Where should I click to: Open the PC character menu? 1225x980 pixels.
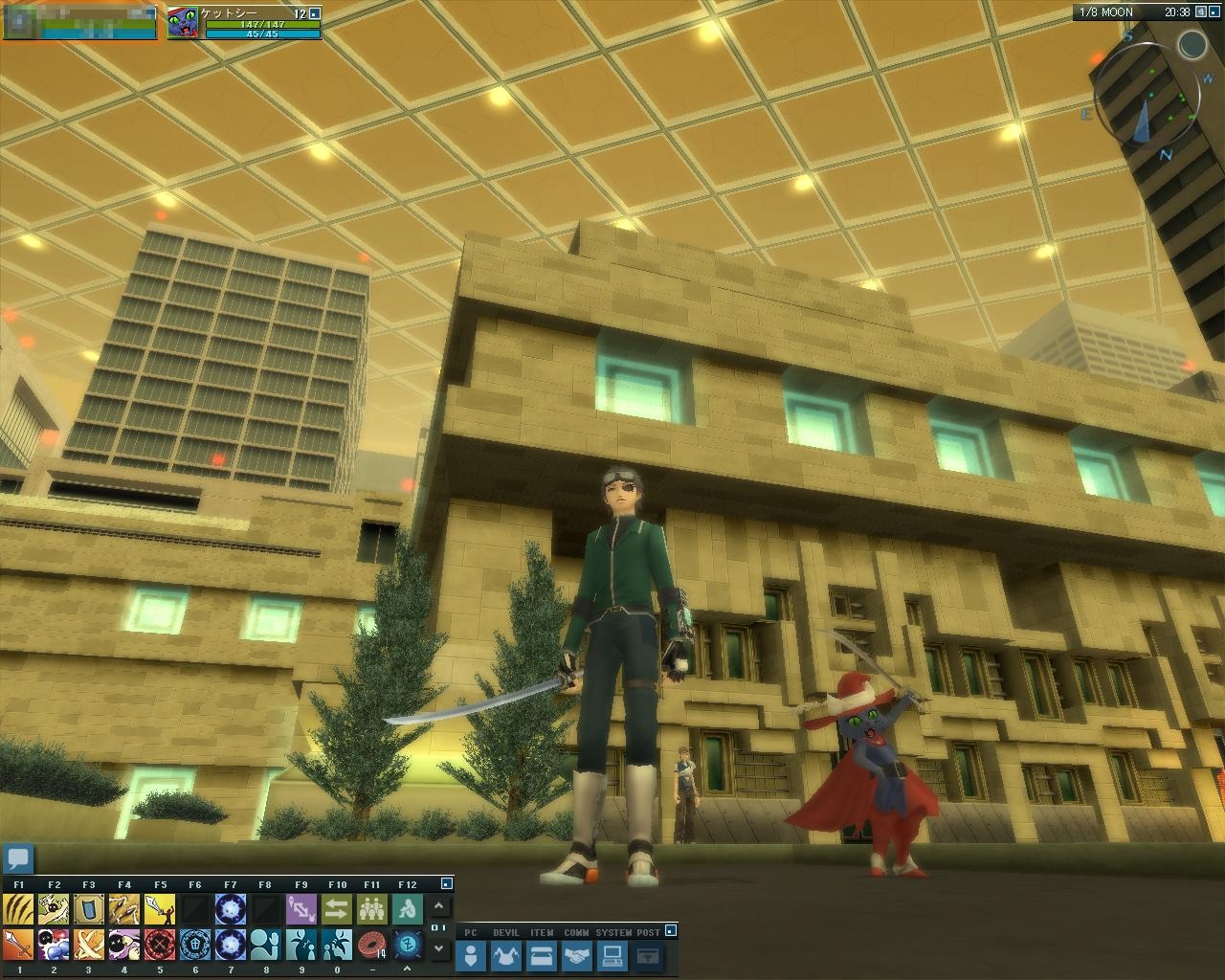coord(471,955)
